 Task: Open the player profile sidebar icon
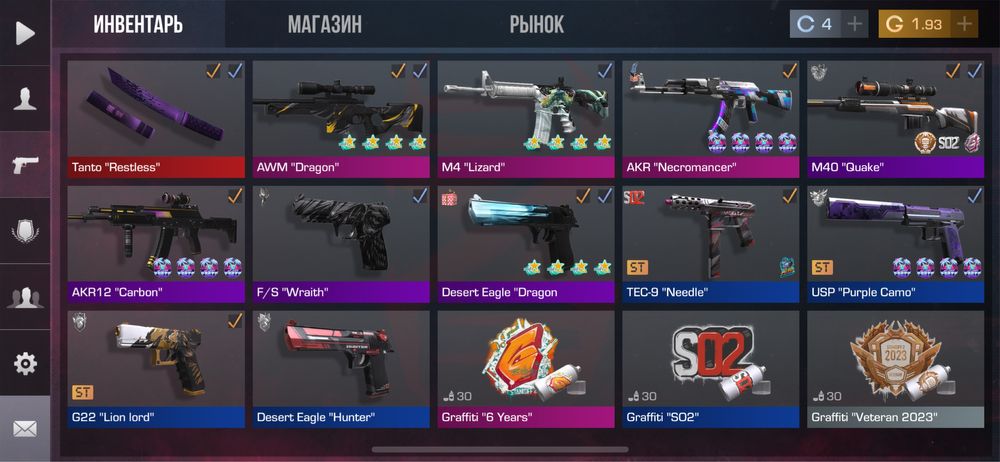[x=25, y=98]
